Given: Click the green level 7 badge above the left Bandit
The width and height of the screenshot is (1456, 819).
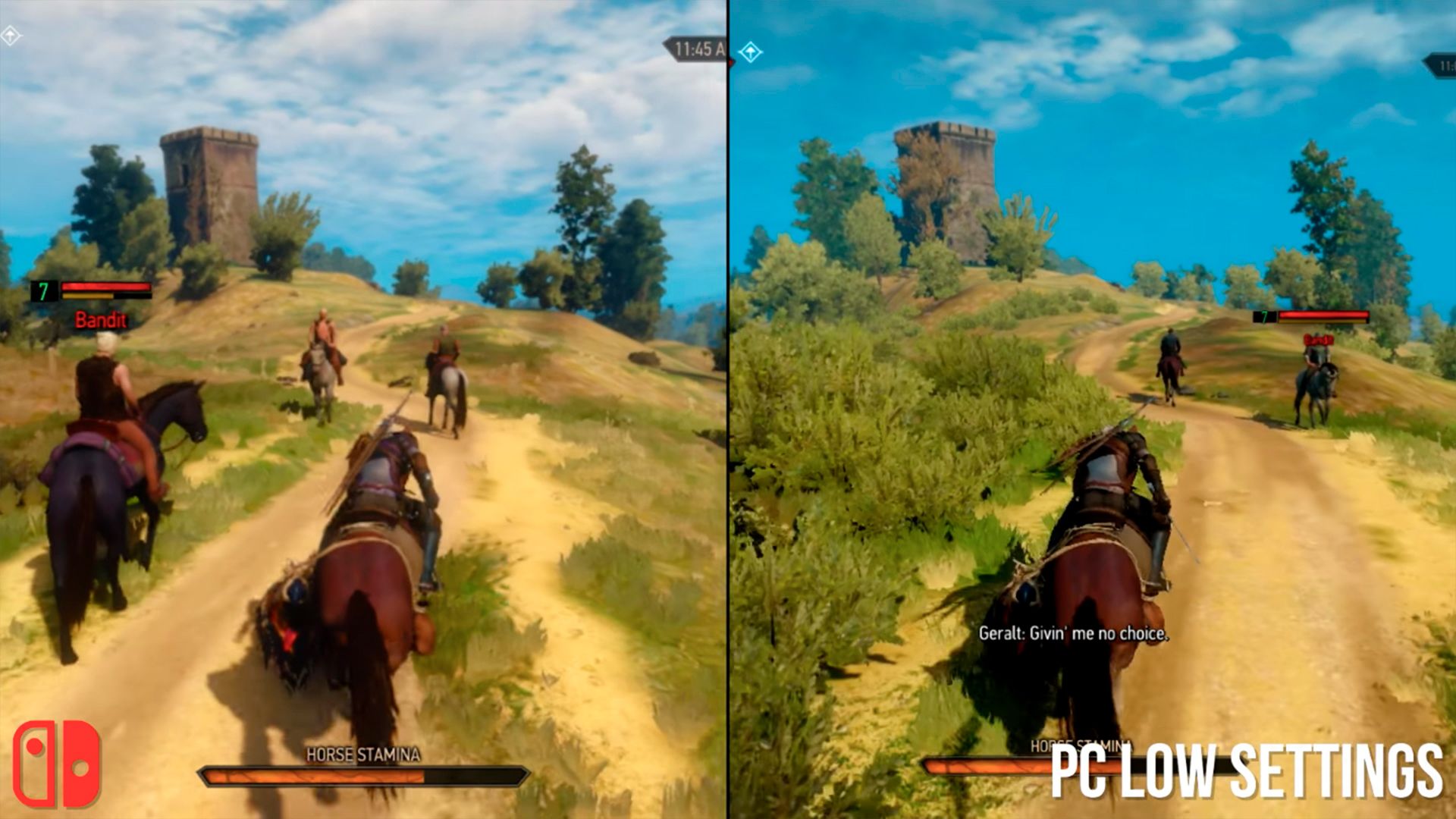Looking at the screenshot, I should pyautogui.click(x=43, y=289).
